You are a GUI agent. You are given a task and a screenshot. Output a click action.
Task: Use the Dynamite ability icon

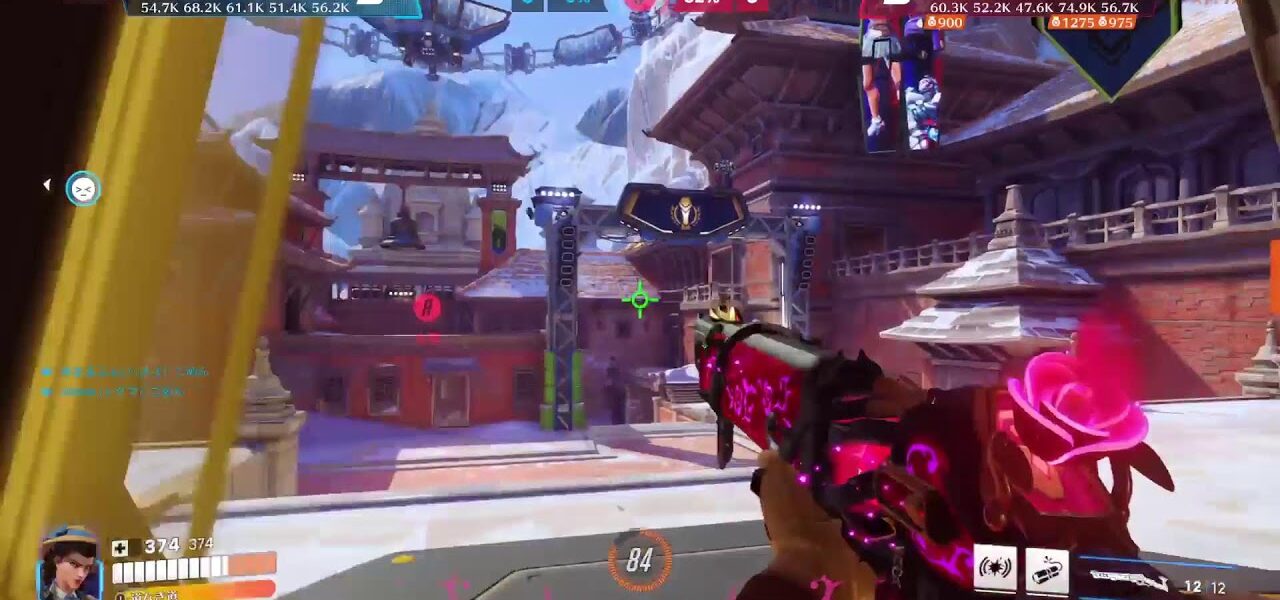[x=1047, y=570]
